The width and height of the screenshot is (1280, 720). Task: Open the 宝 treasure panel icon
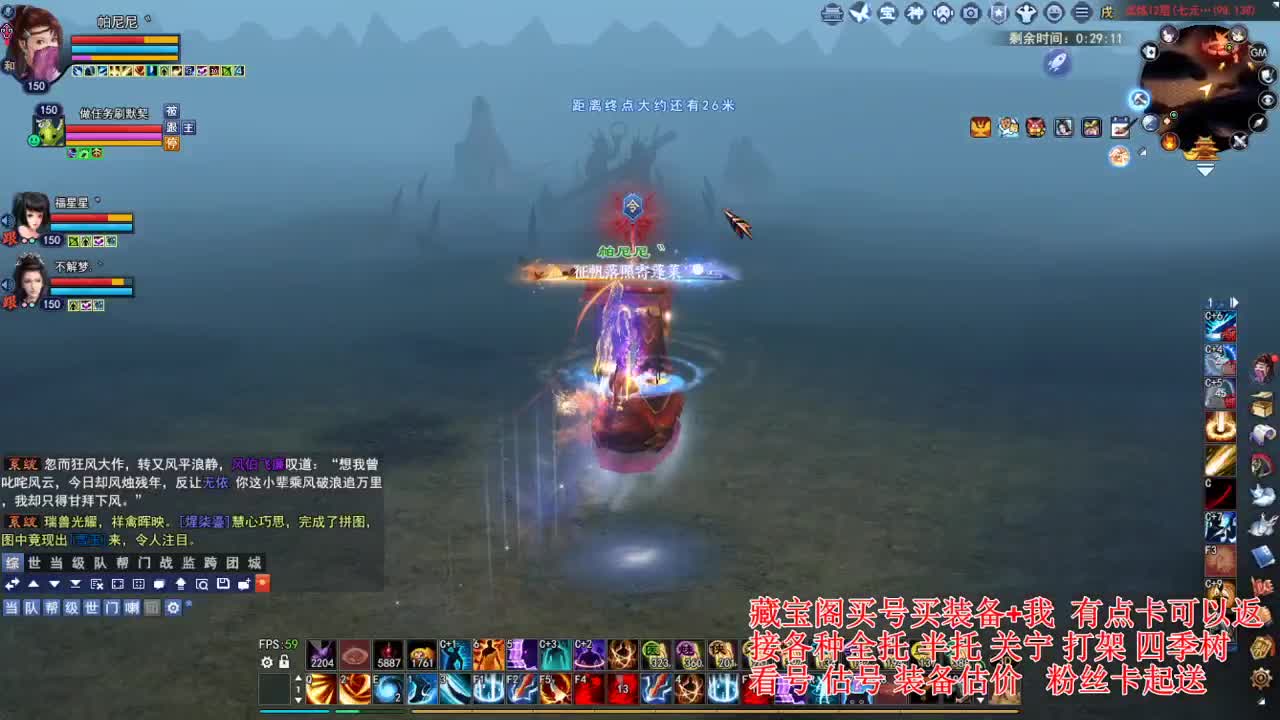[x=888, y=13]
